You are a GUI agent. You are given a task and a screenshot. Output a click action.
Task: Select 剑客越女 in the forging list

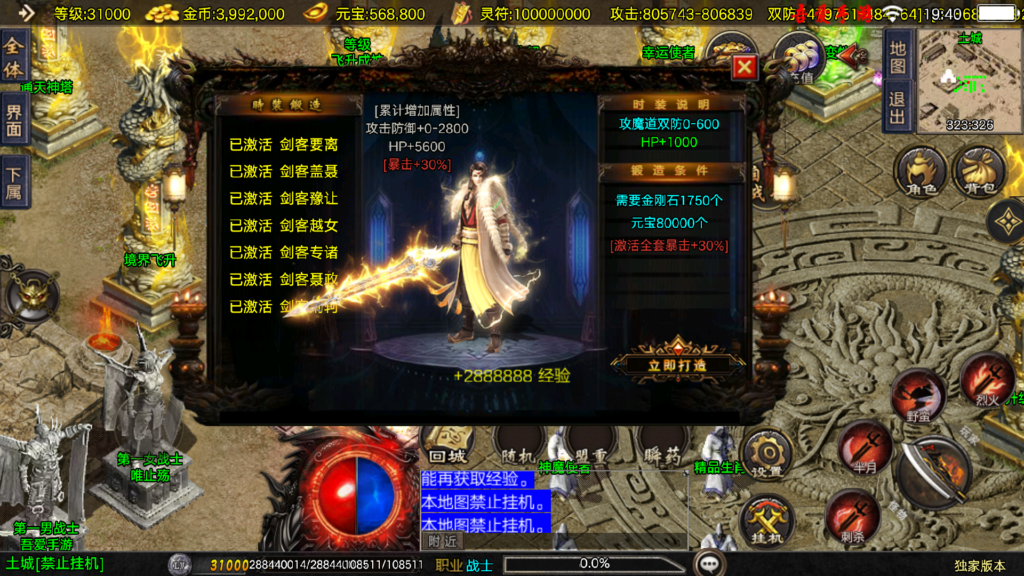click(x=284, y=225)
